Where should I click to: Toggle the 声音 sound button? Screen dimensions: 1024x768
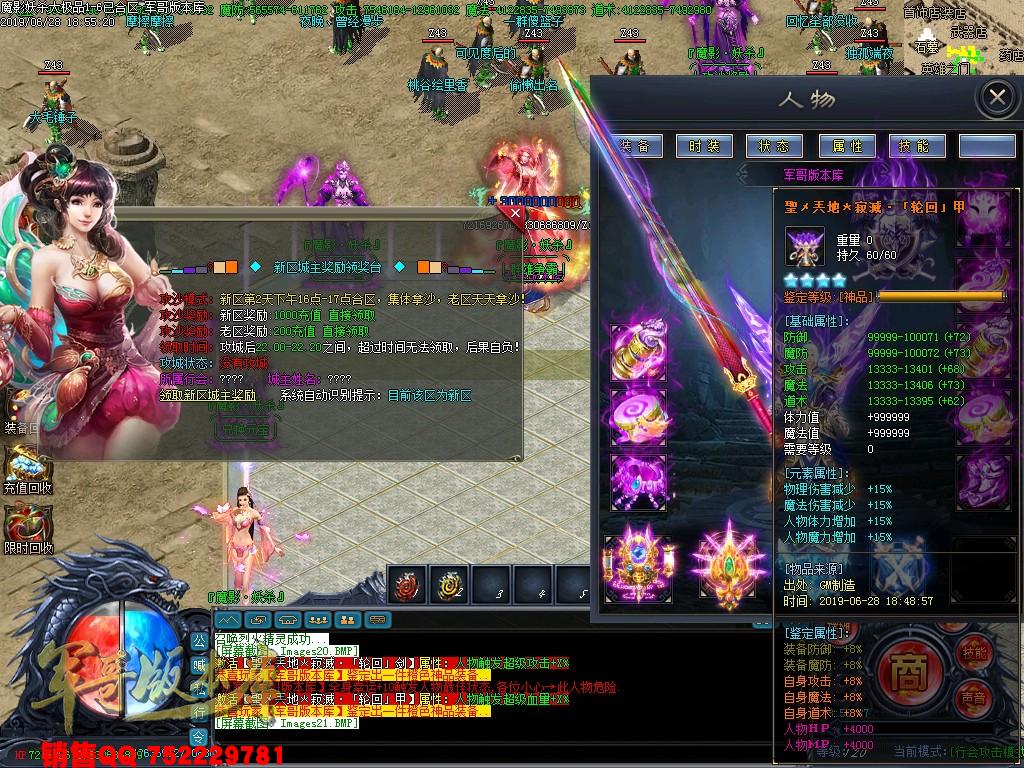[972, 697]
